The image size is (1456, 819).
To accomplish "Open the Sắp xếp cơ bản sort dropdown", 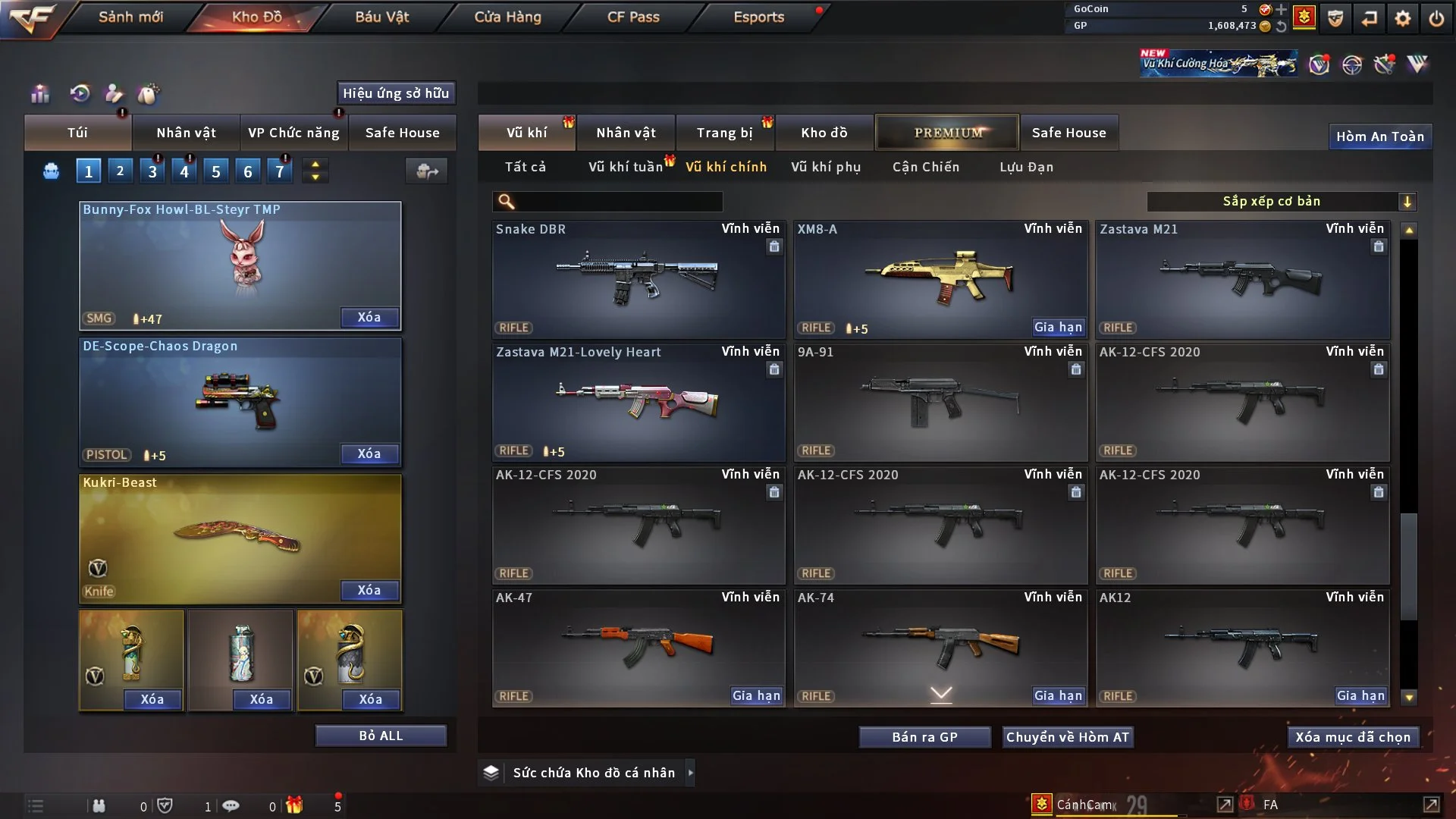I will pos(1282,201).
